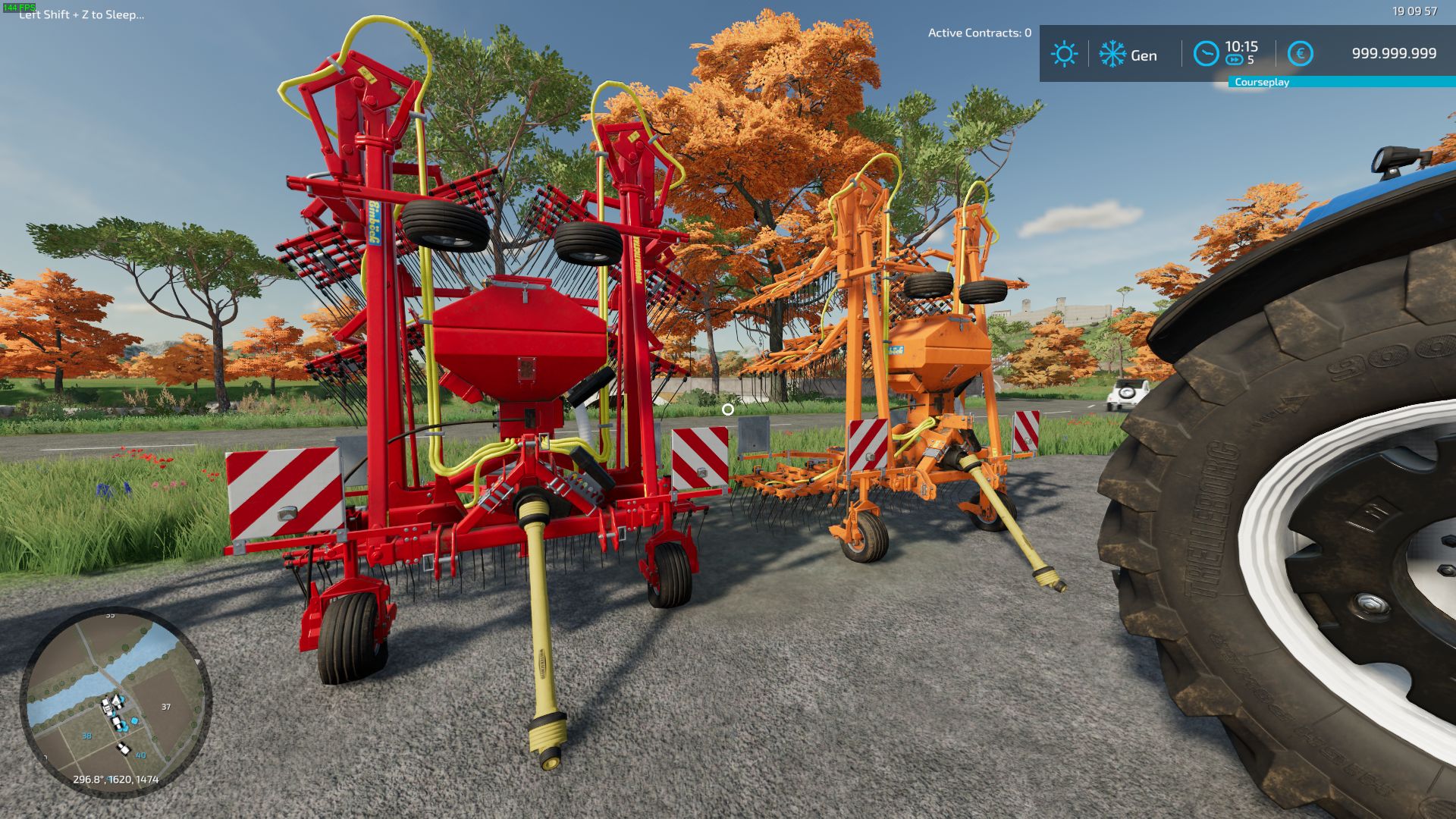Viewport: 1456px width, 819px height.
Task: Click the sun weather icon
Action: pos(1064,54)
